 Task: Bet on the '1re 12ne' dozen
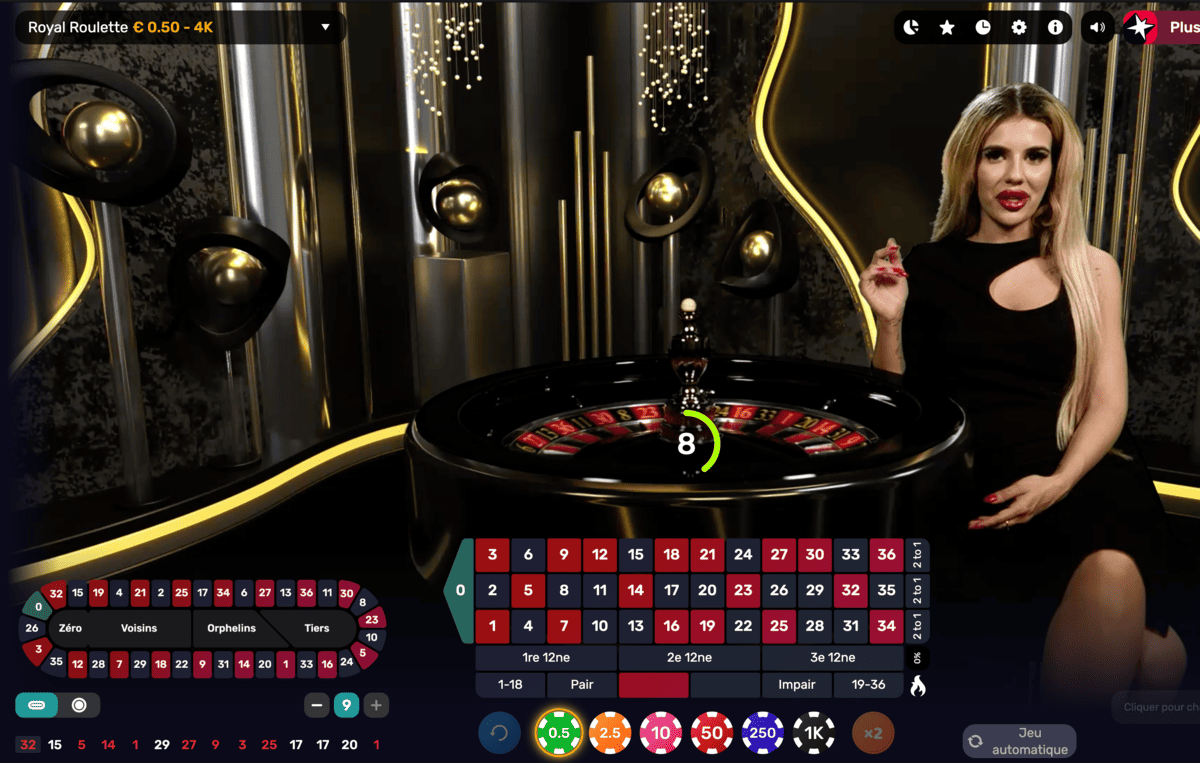[x=546, y=658]
